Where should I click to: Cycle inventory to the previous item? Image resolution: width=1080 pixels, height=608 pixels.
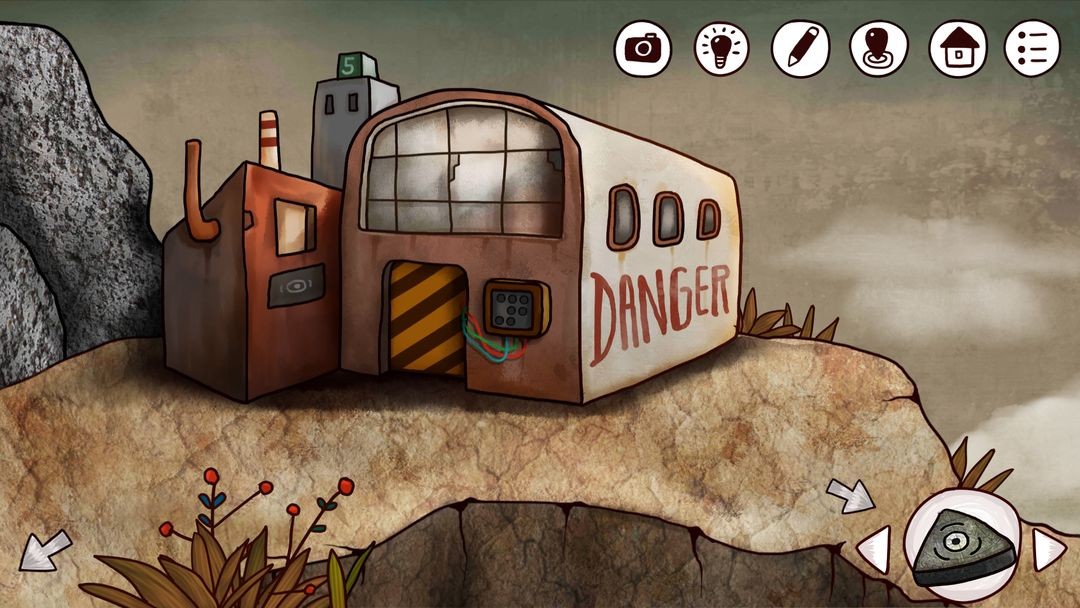pyautogui.click(x=874, y=549)
